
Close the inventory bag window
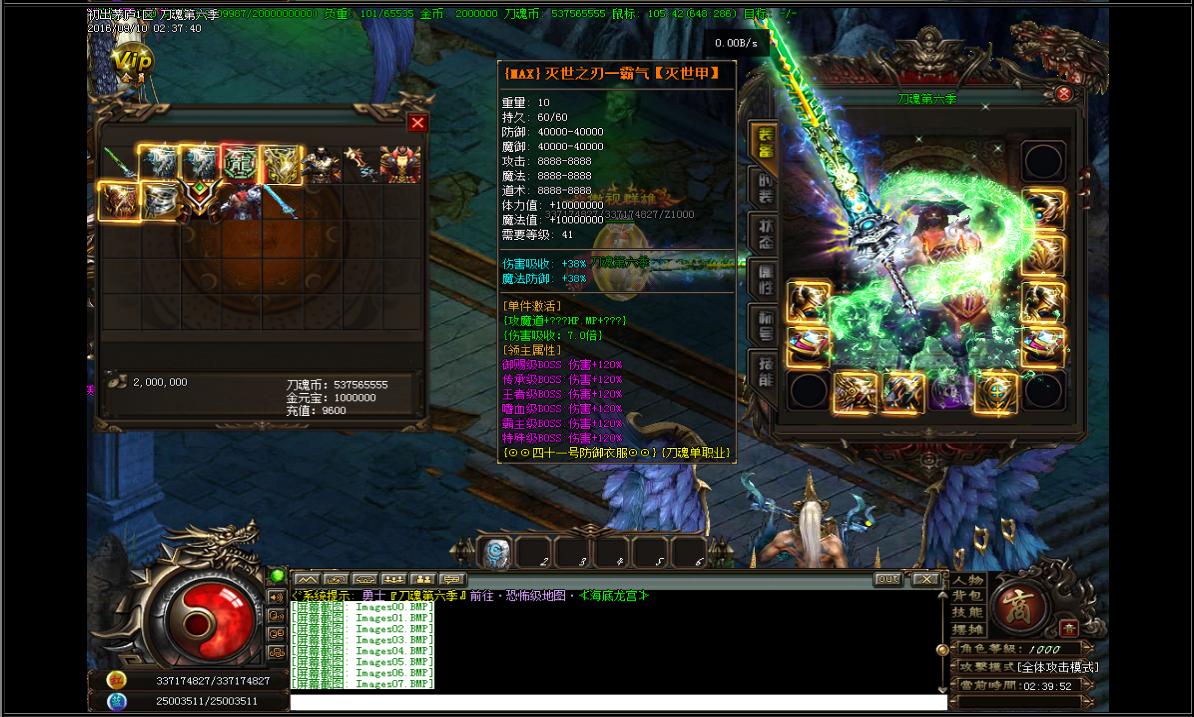[418, 122]
